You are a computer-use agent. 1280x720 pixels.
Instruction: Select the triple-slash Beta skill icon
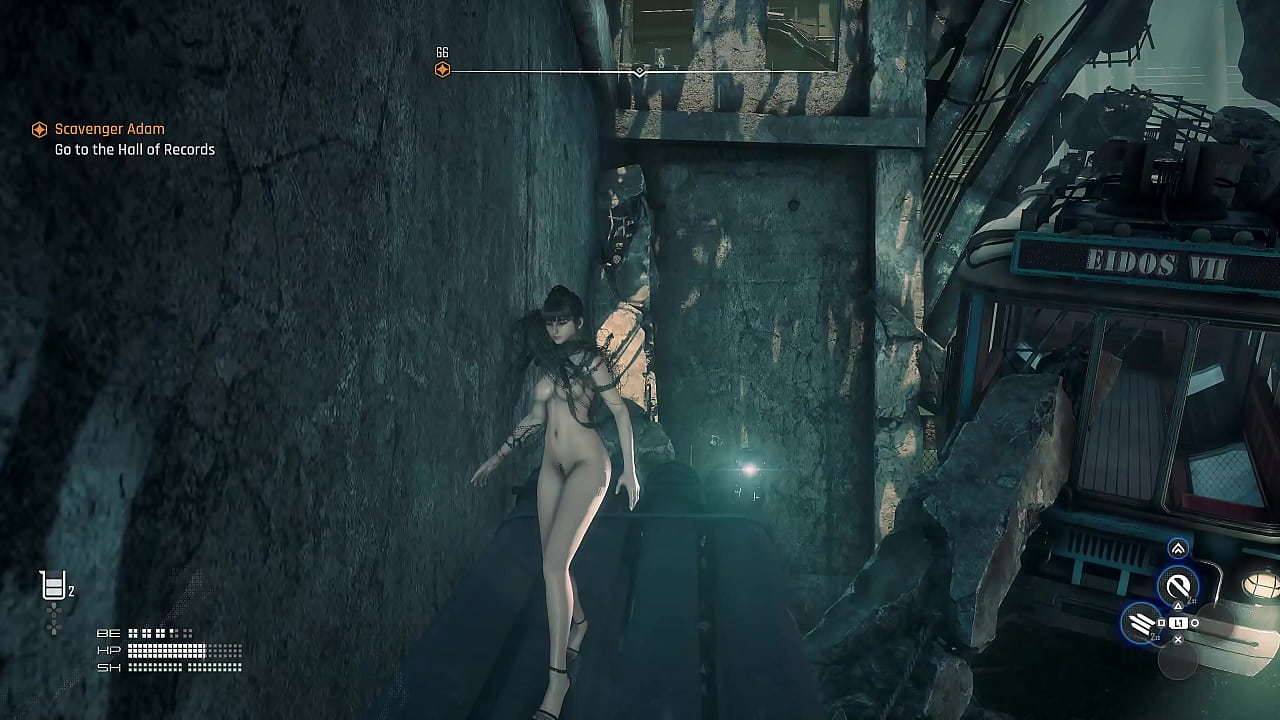click(1141, 620)
